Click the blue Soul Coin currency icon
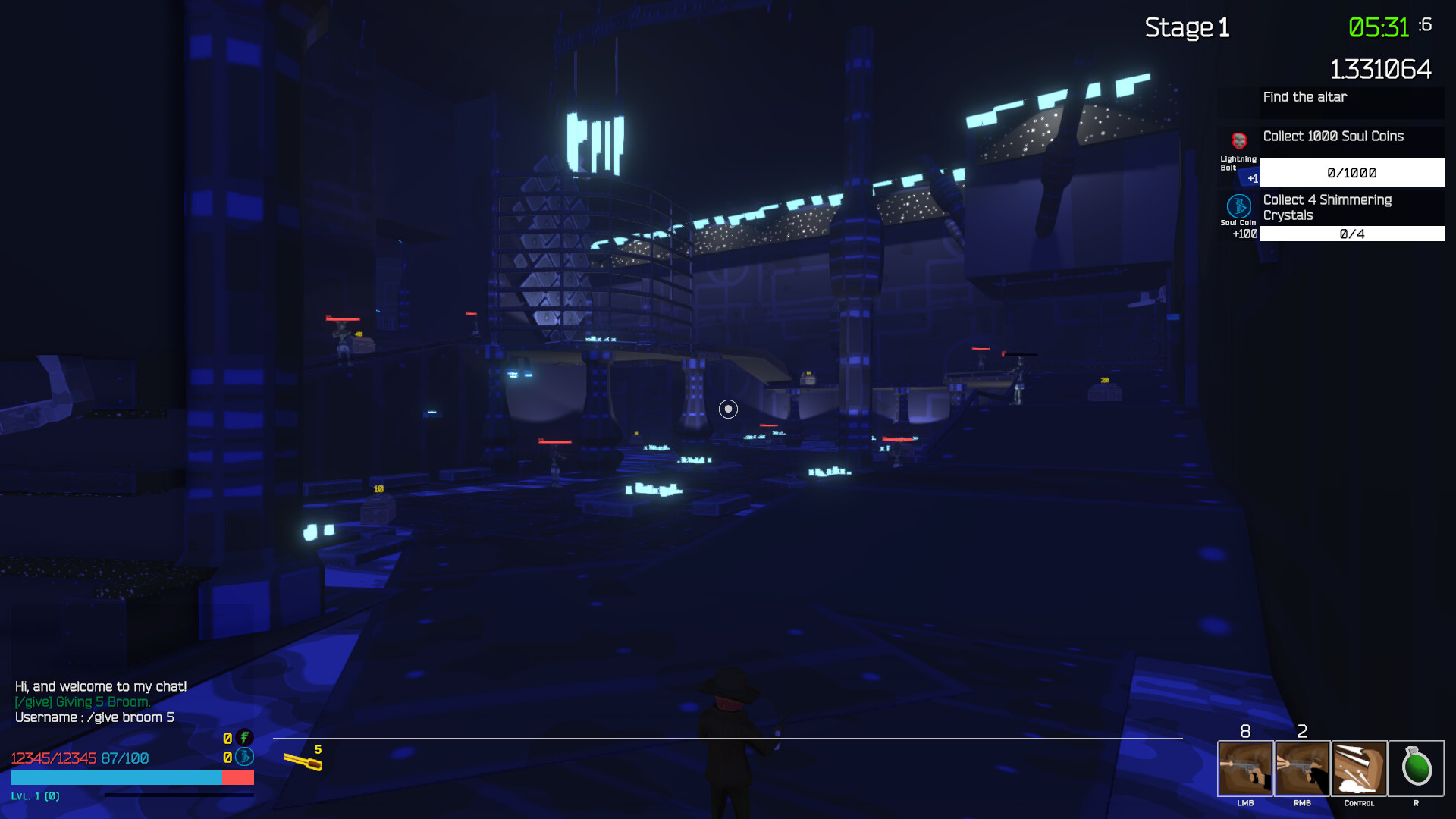The image size is (1456, 819). coord(243,756)
